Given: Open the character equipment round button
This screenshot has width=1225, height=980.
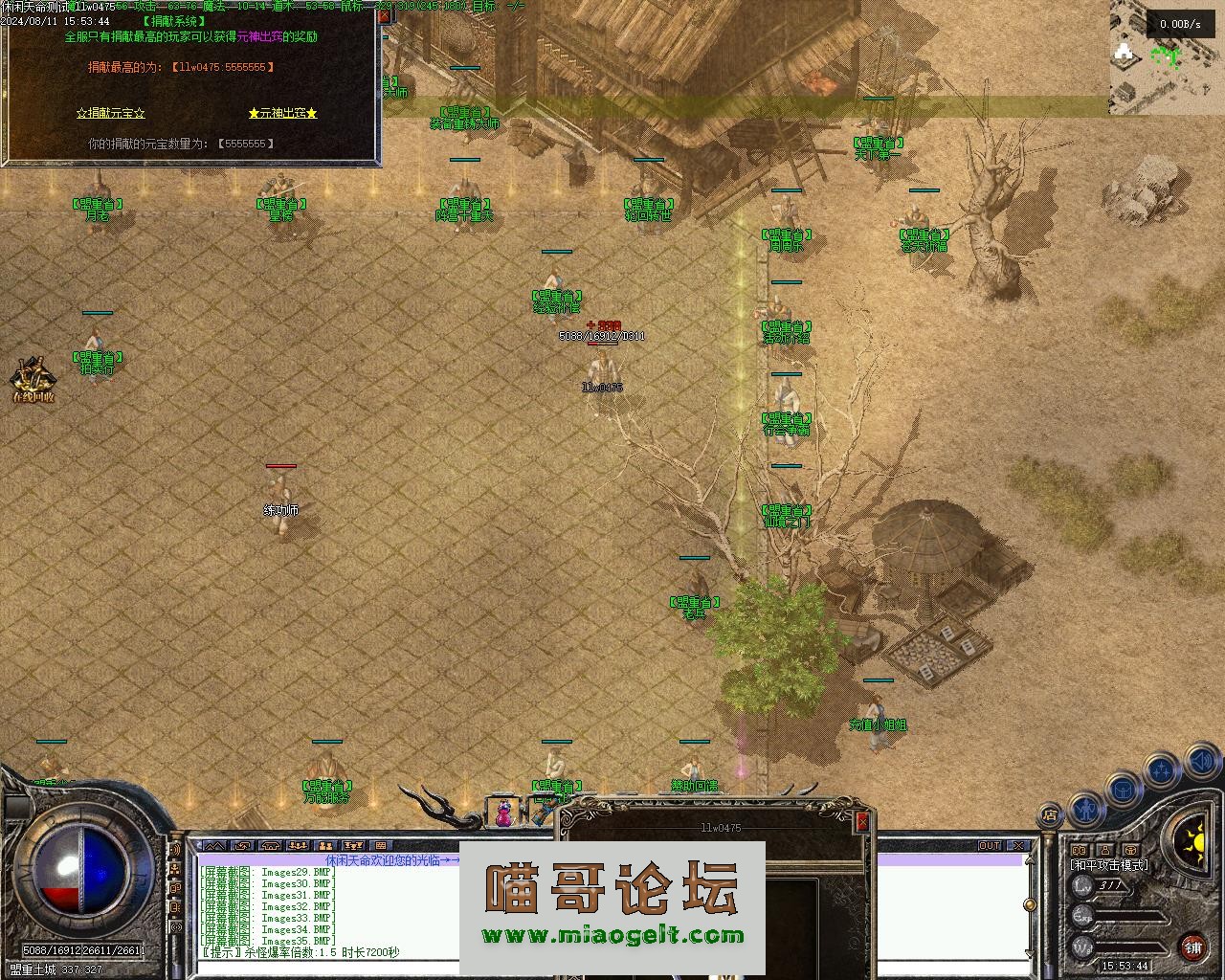Looking at the screenshot, I should (1085, 809).
